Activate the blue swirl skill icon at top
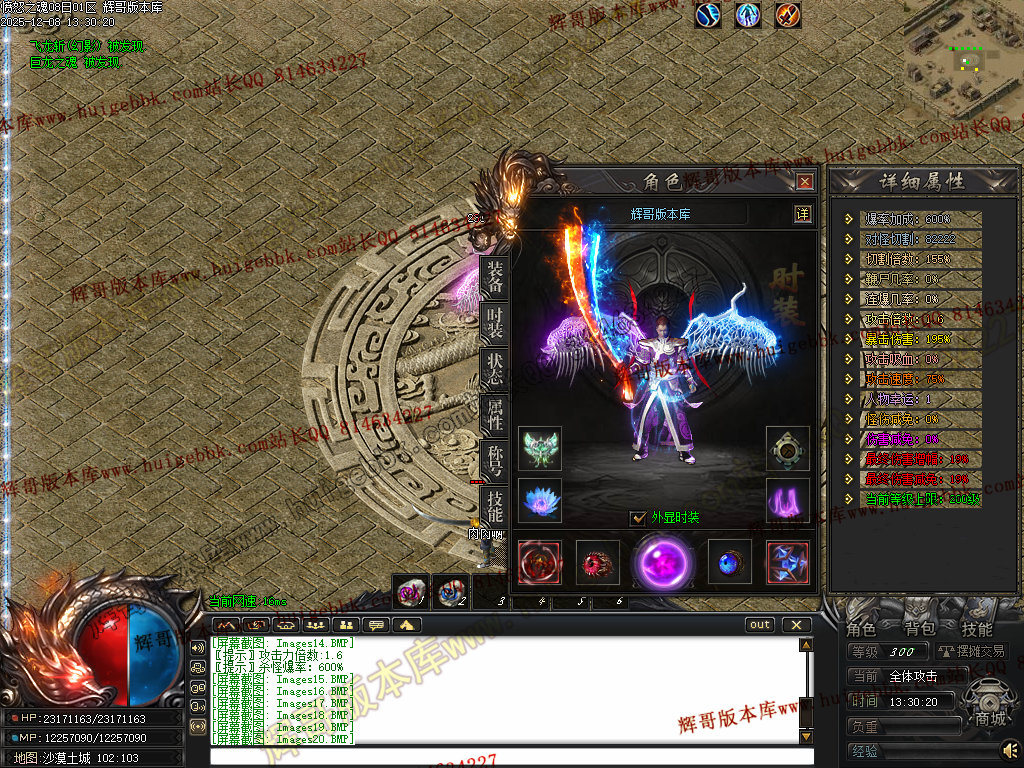 (708, 15)
